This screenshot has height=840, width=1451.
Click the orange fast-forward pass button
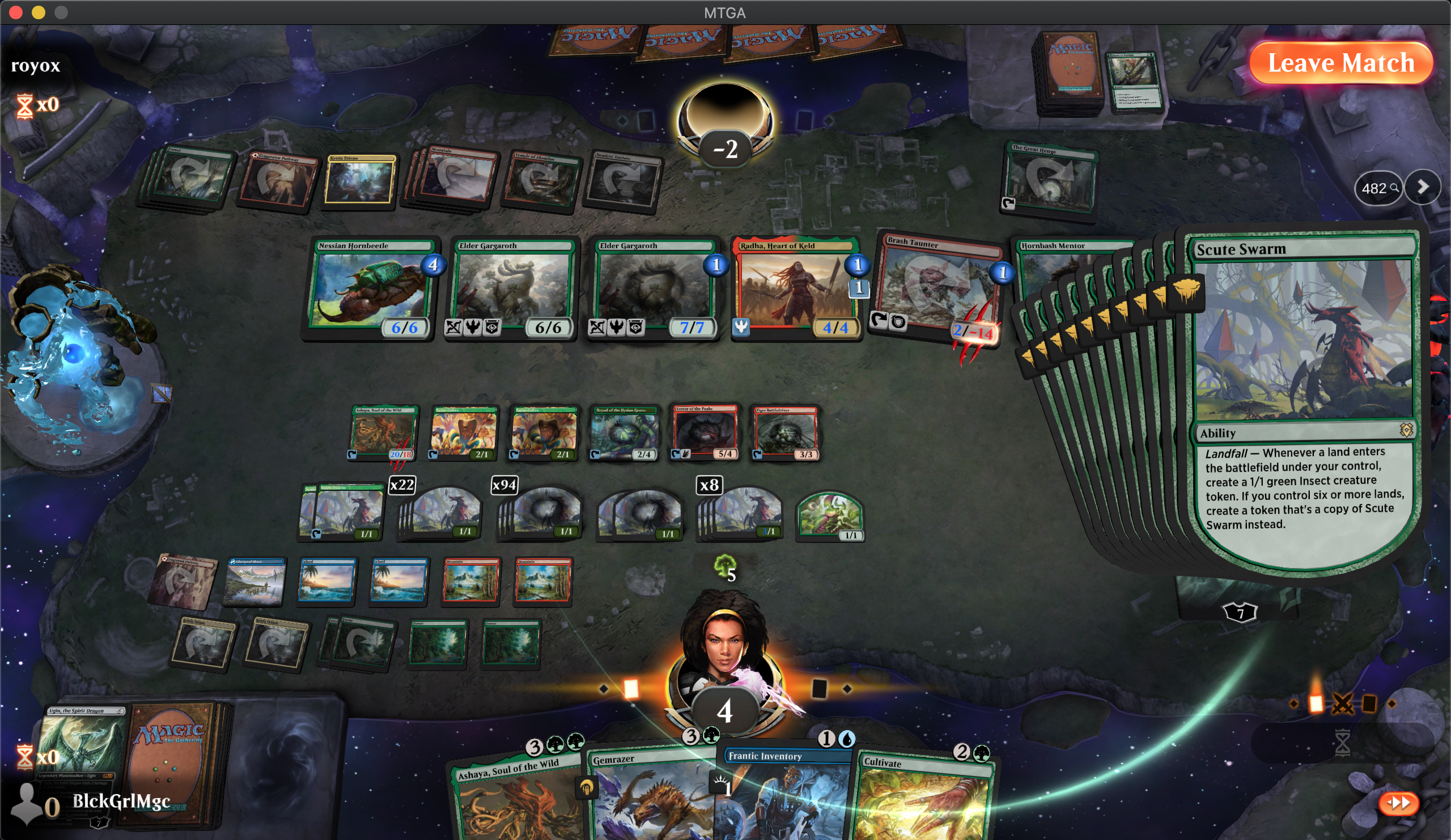[x=1398, y=803]
